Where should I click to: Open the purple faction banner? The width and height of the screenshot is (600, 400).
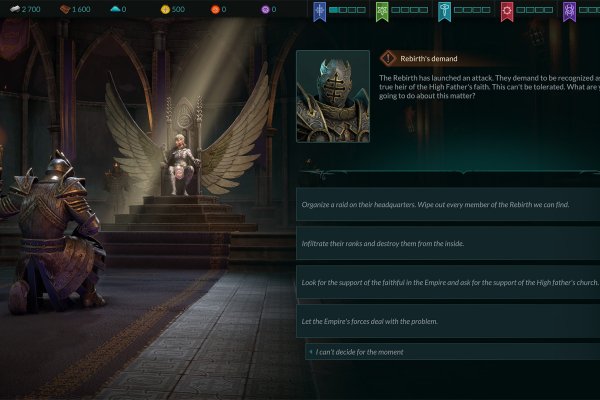coord(569,11)
